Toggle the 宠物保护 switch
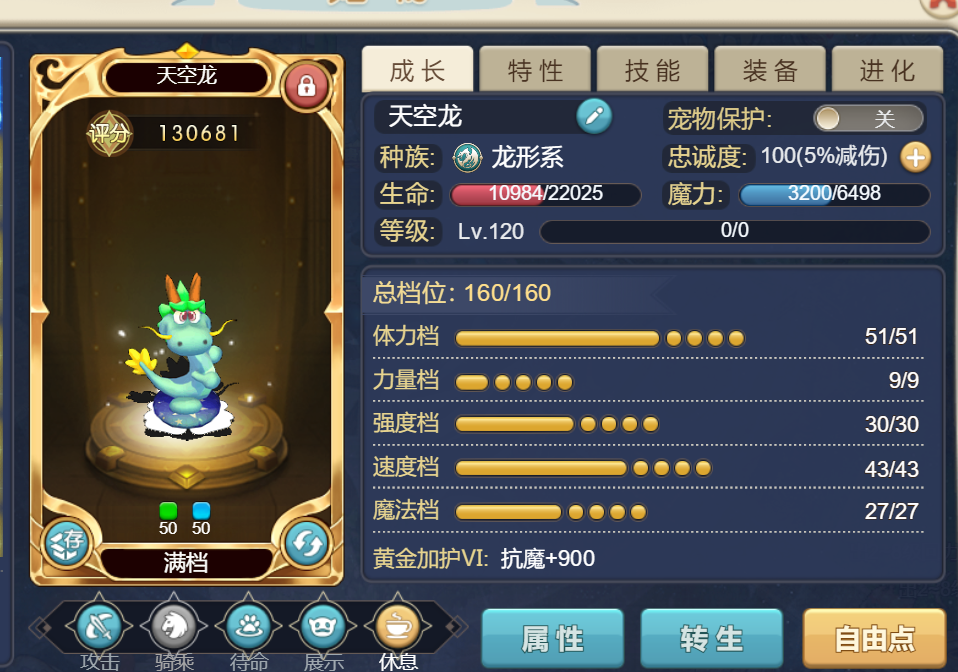 (x=868, y=119)
